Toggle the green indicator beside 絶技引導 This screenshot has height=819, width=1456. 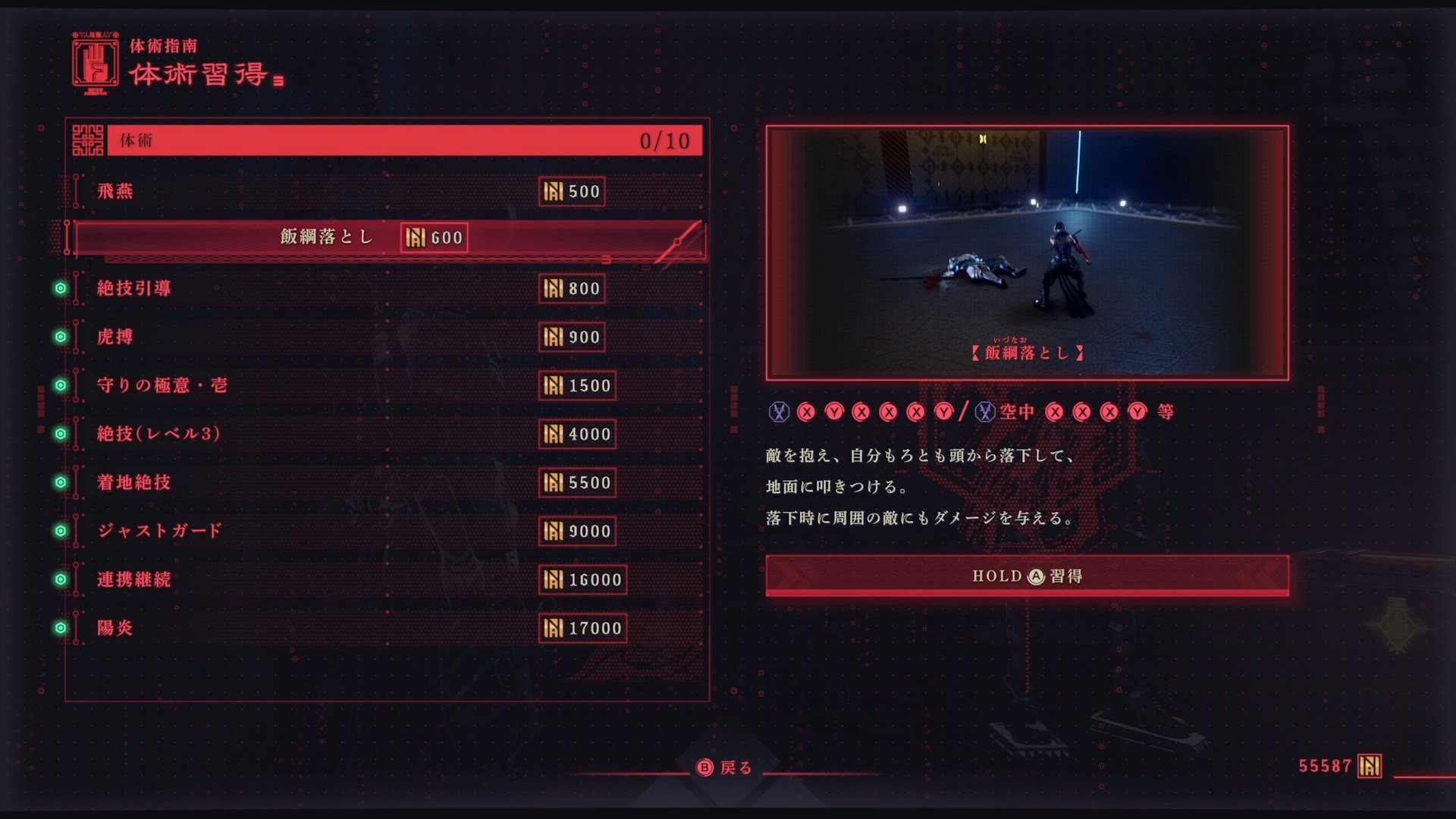point(60,289)
